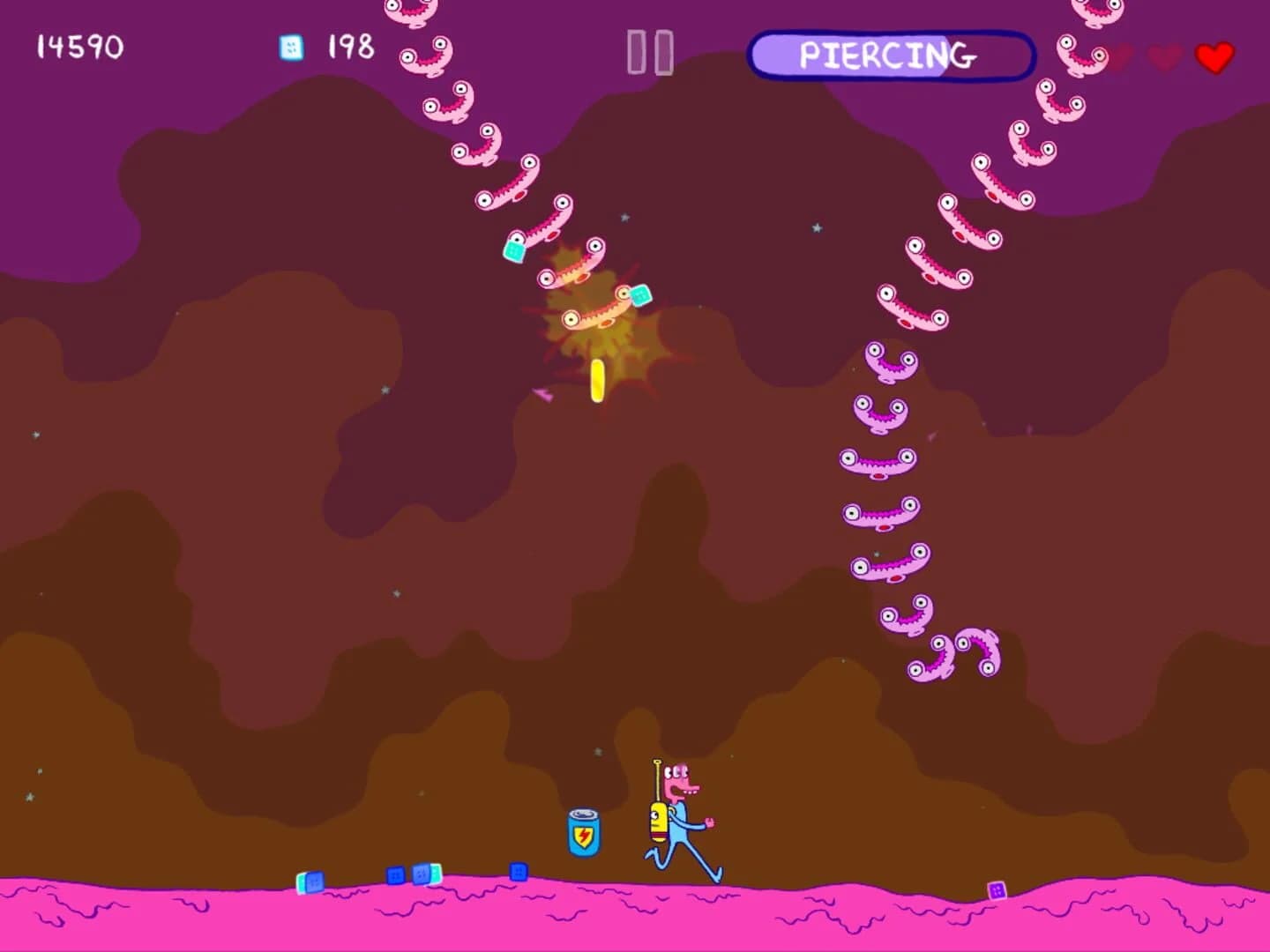Viewport: 1270px width, 952px height.
Task: Click the middle dimmed heart icon
Action: (x=1162, y=55)
